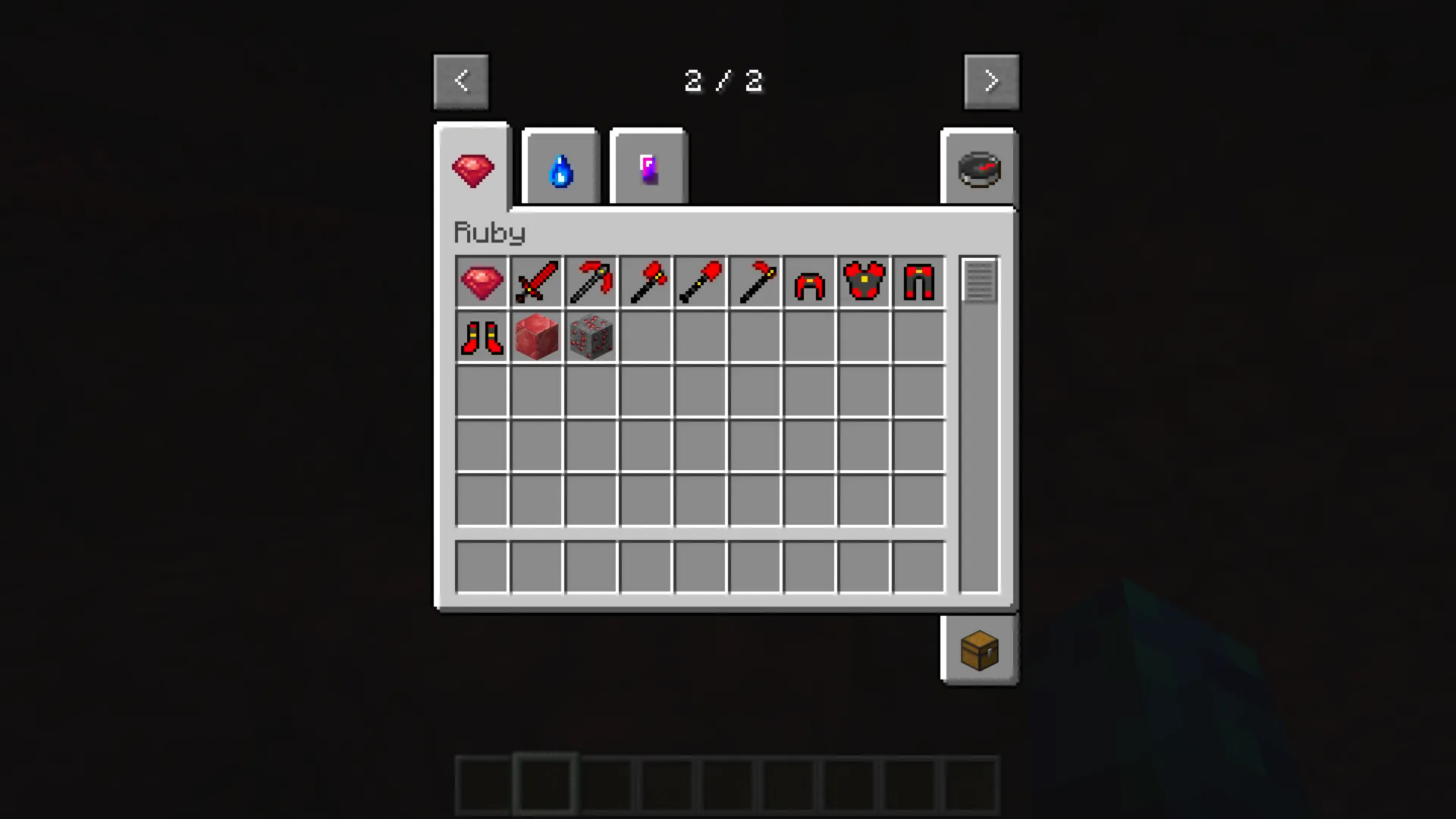Image resolution: width=1456 pixels, height=819 pixels.
Task: Select the Ruby Hoe
Action: pyautogui.click(x=755, y=281)
